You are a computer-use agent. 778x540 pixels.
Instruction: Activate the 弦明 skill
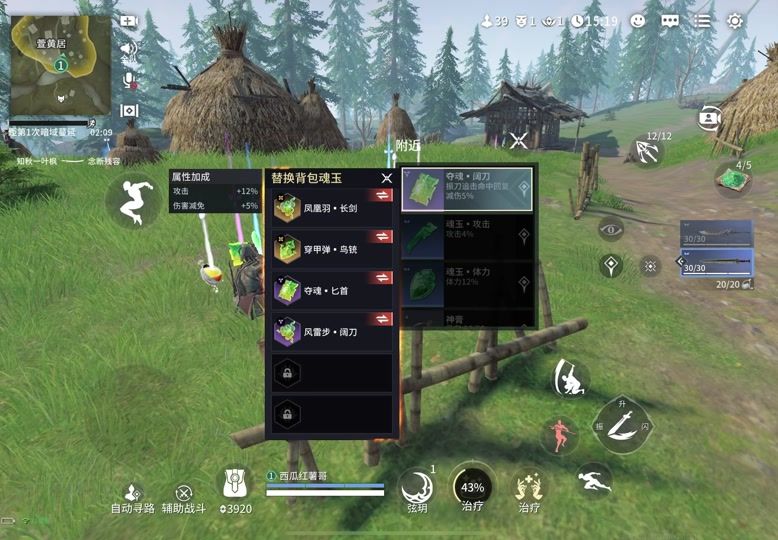[x=416, y=487]
